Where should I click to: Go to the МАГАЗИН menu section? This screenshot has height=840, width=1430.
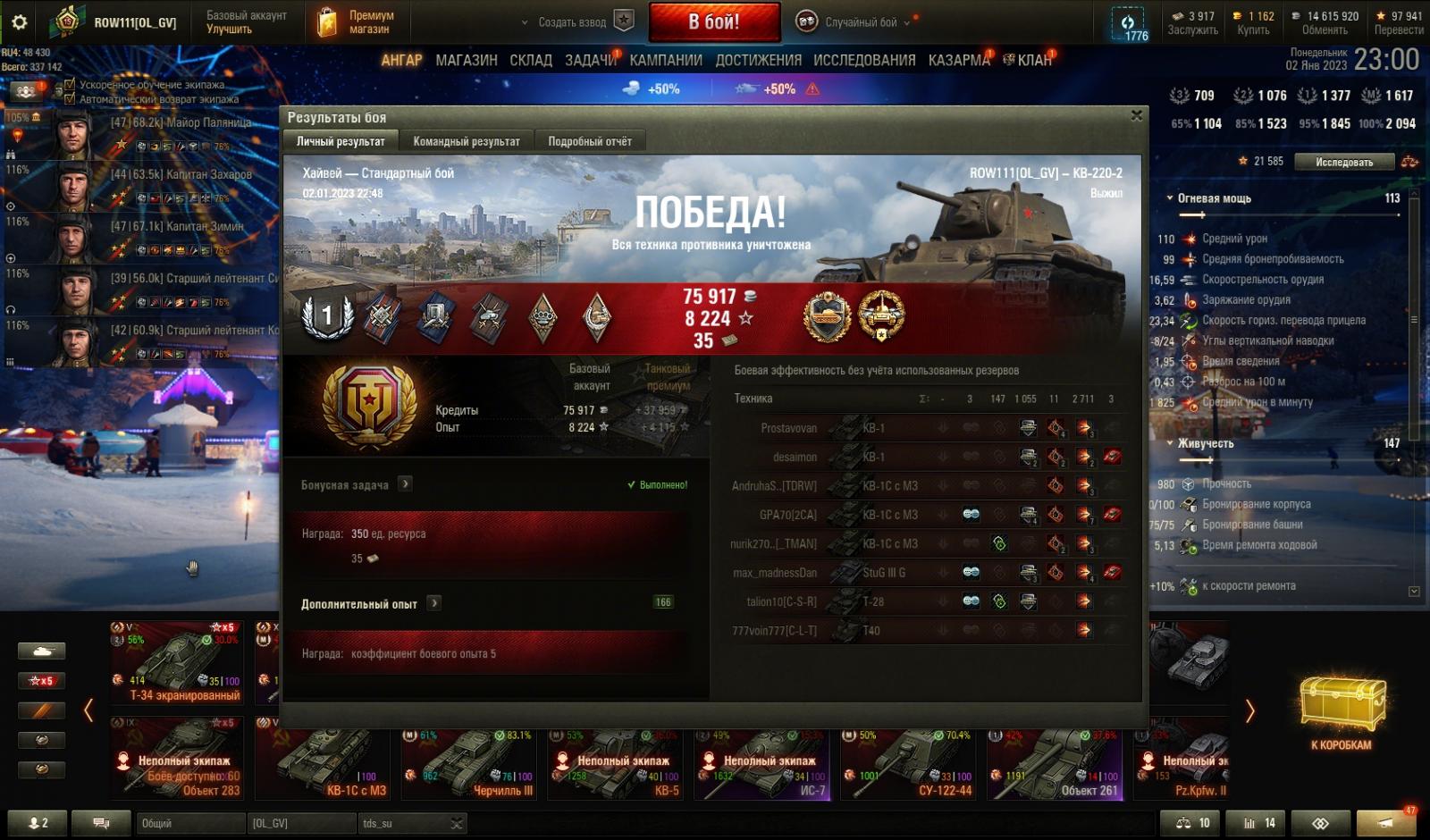coord(466,60)
